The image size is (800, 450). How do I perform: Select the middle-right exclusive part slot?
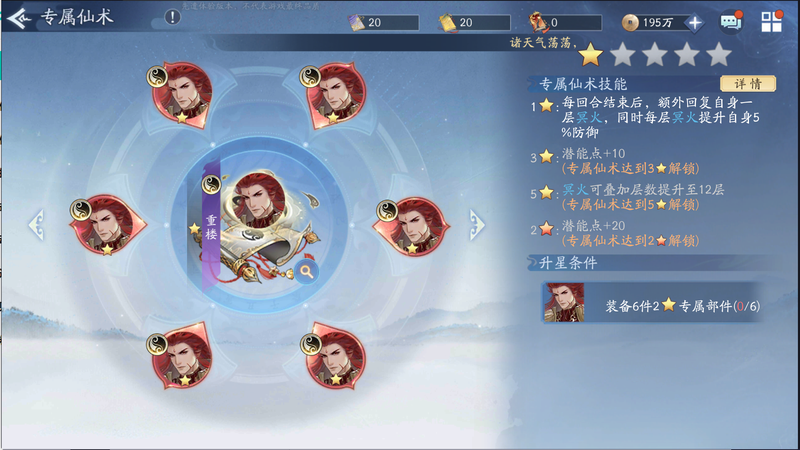point(412,223)
